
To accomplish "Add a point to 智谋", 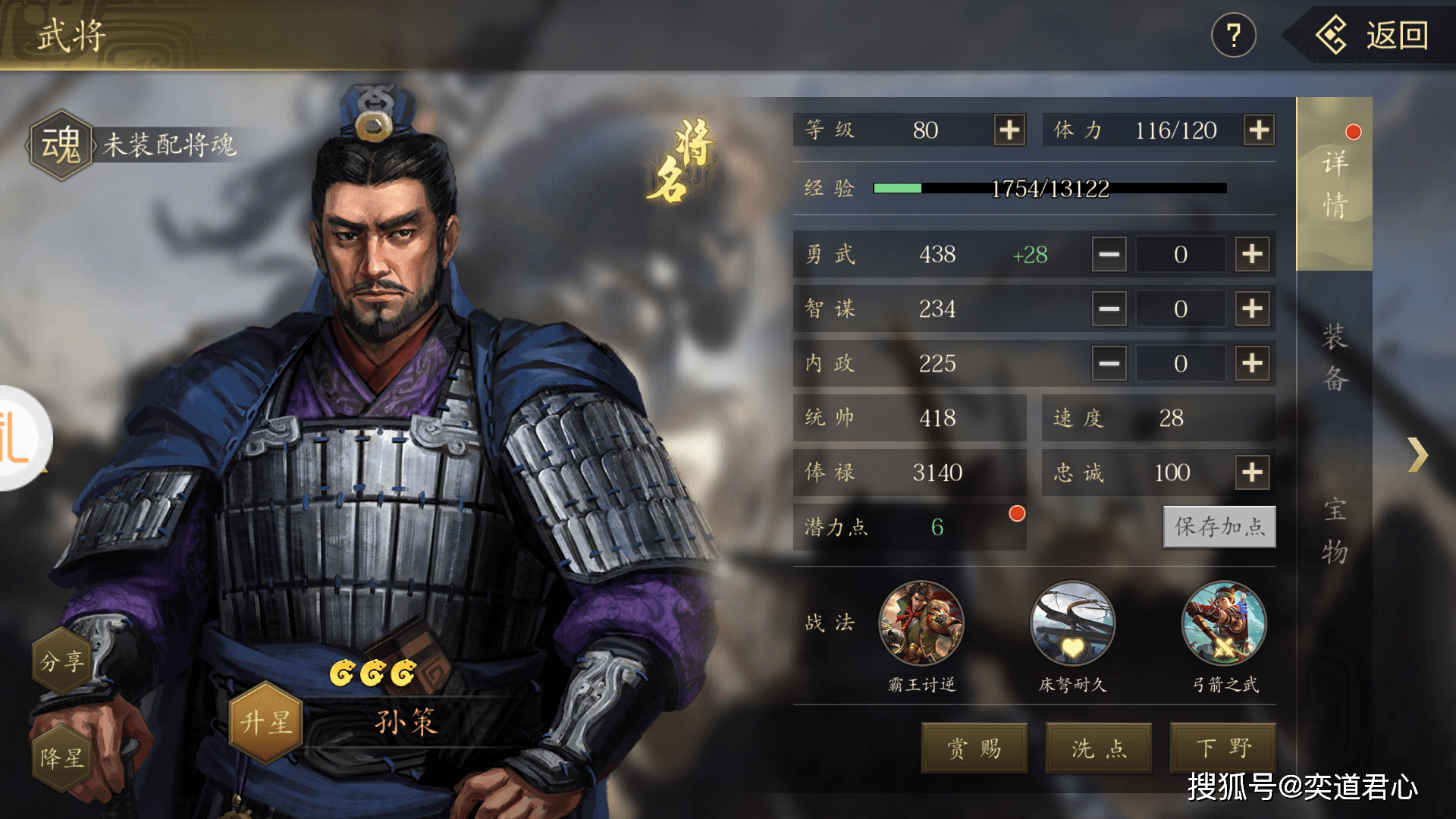I will pos(1252,309).
